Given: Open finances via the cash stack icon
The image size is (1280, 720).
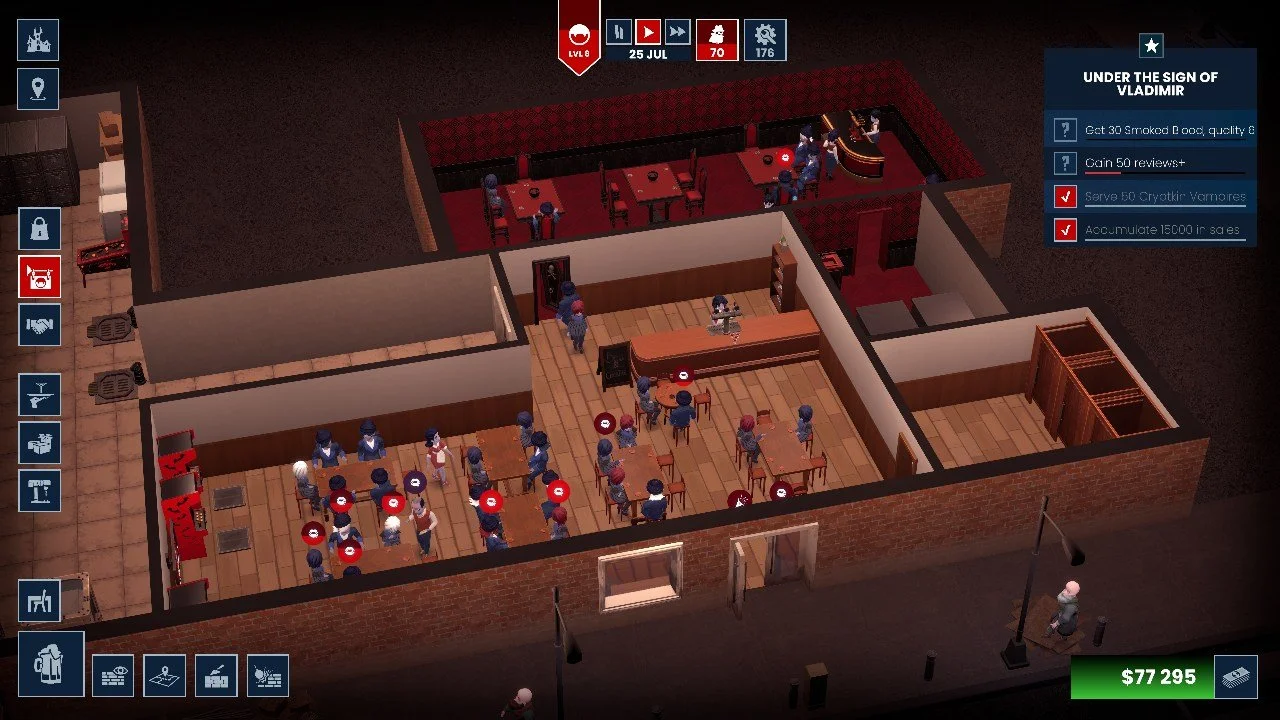Looking at the screenshot, I should pyautogui.click(x=1235, y=677).
